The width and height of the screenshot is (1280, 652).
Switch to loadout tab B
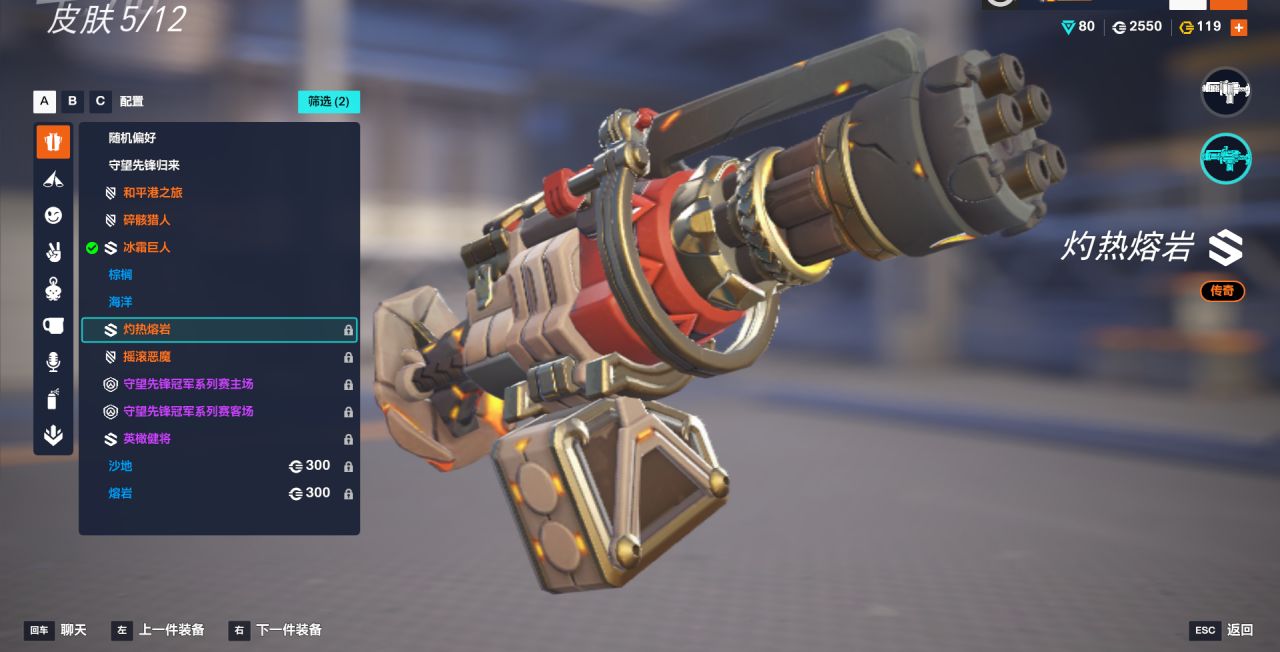pyautogui.click(x=72, y=101)
